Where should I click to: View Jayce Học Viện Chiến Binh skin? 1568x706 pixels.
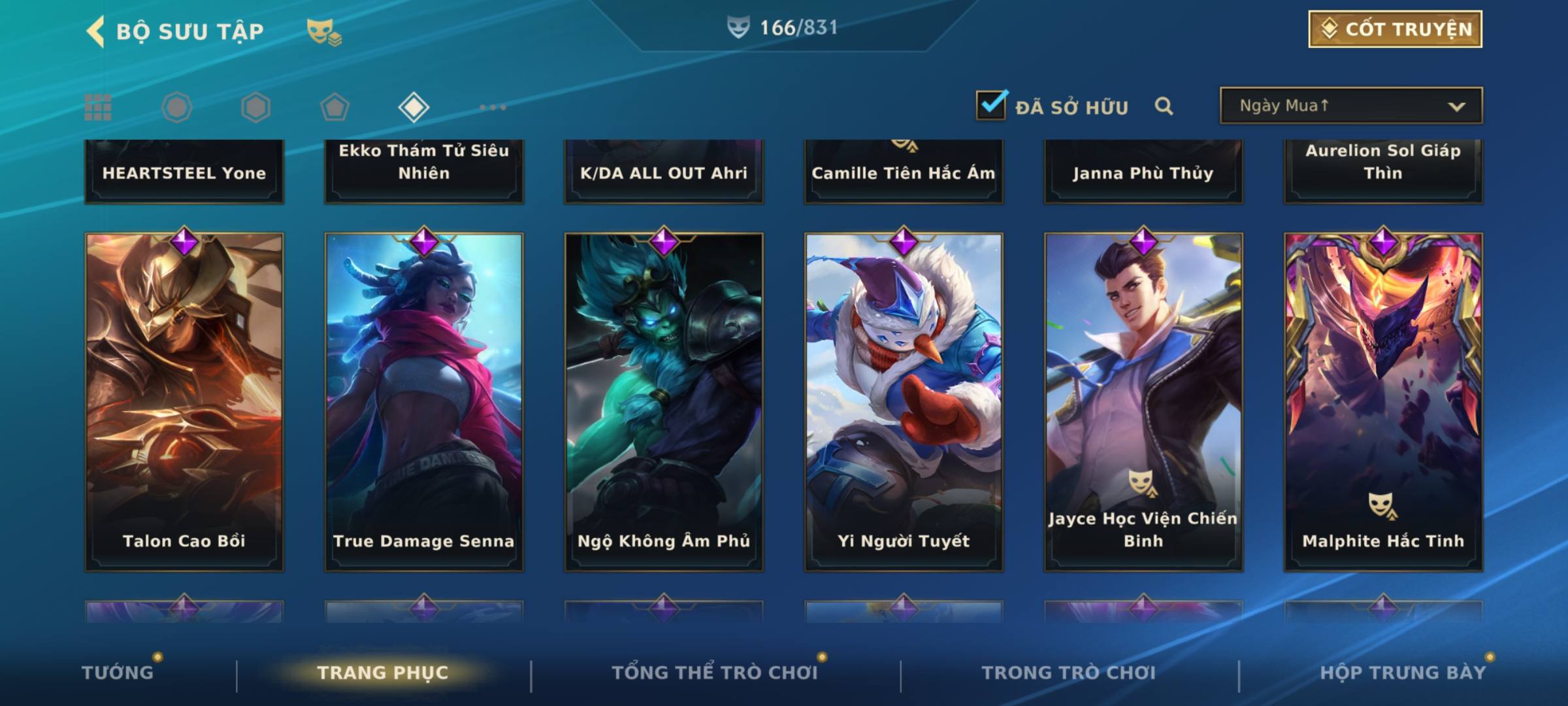(x=1143, y=401)
